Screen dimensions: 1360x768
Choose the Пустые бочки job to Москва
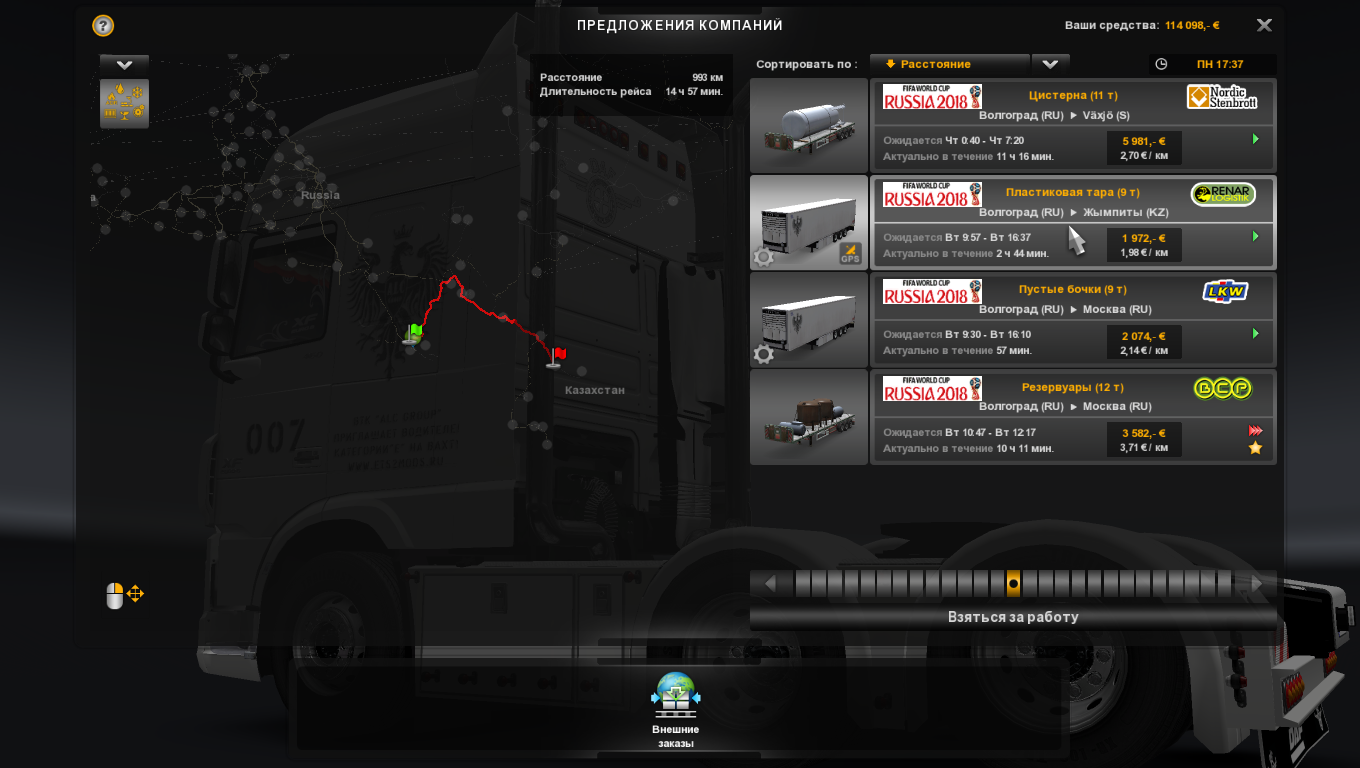(1073, 319)
